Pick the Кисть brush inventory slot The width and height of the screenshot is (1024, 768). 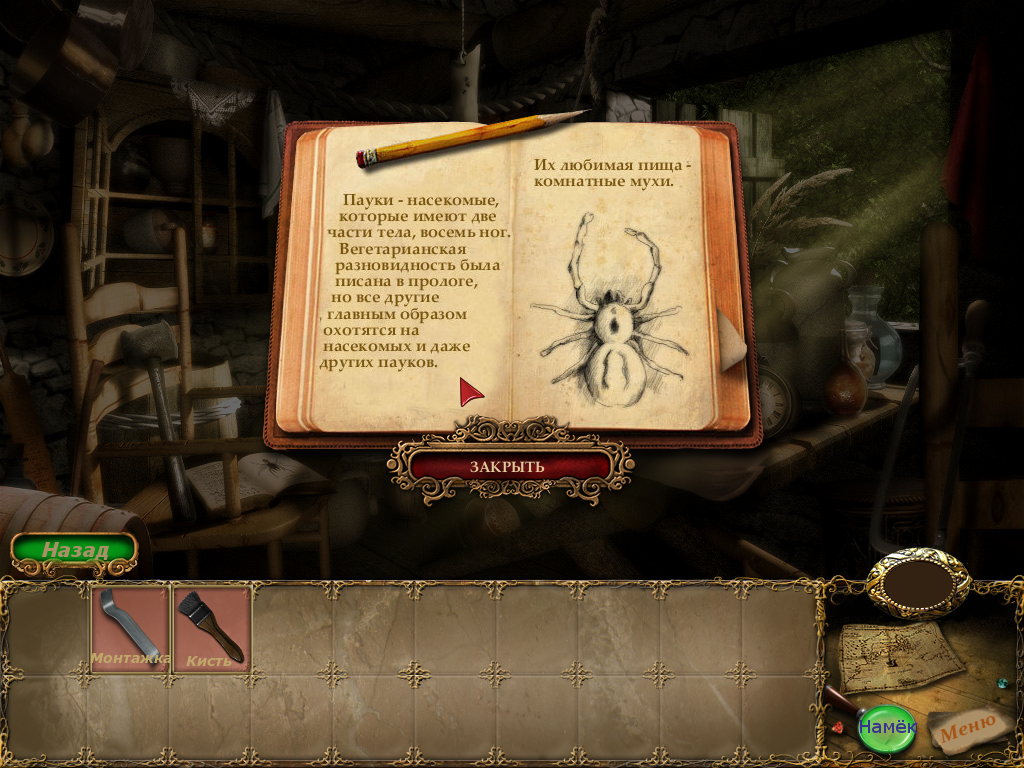211,629
